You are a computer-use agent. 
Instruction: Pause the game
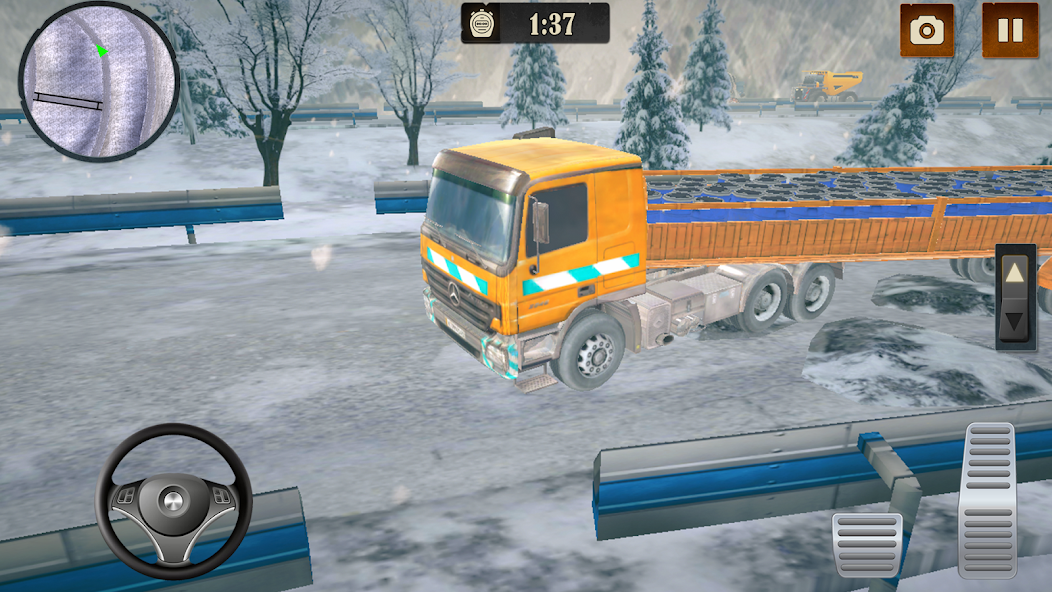tap(1009, 30)
